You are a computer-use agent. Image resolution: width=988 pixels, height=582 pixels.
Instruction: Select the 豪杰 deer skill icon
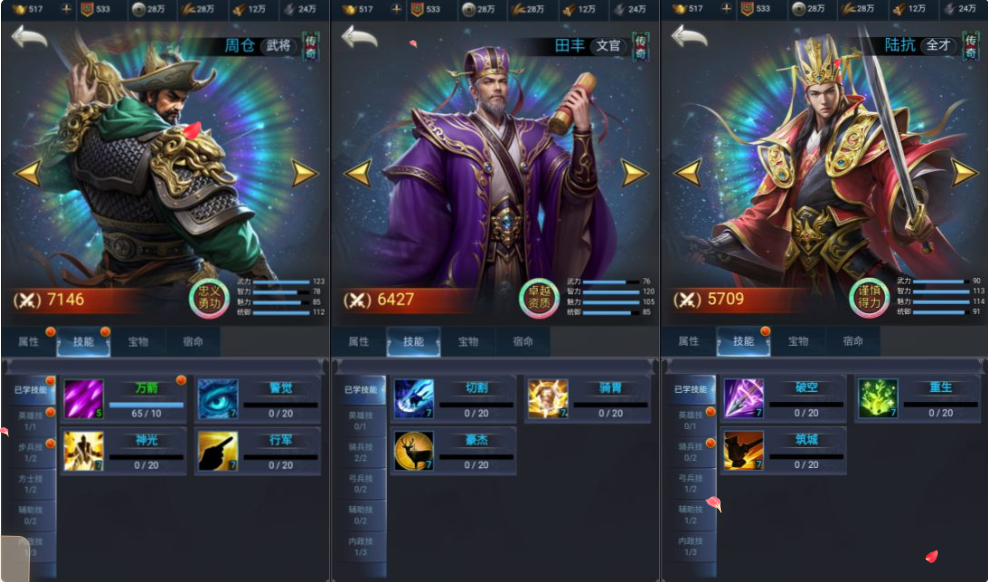413,451
